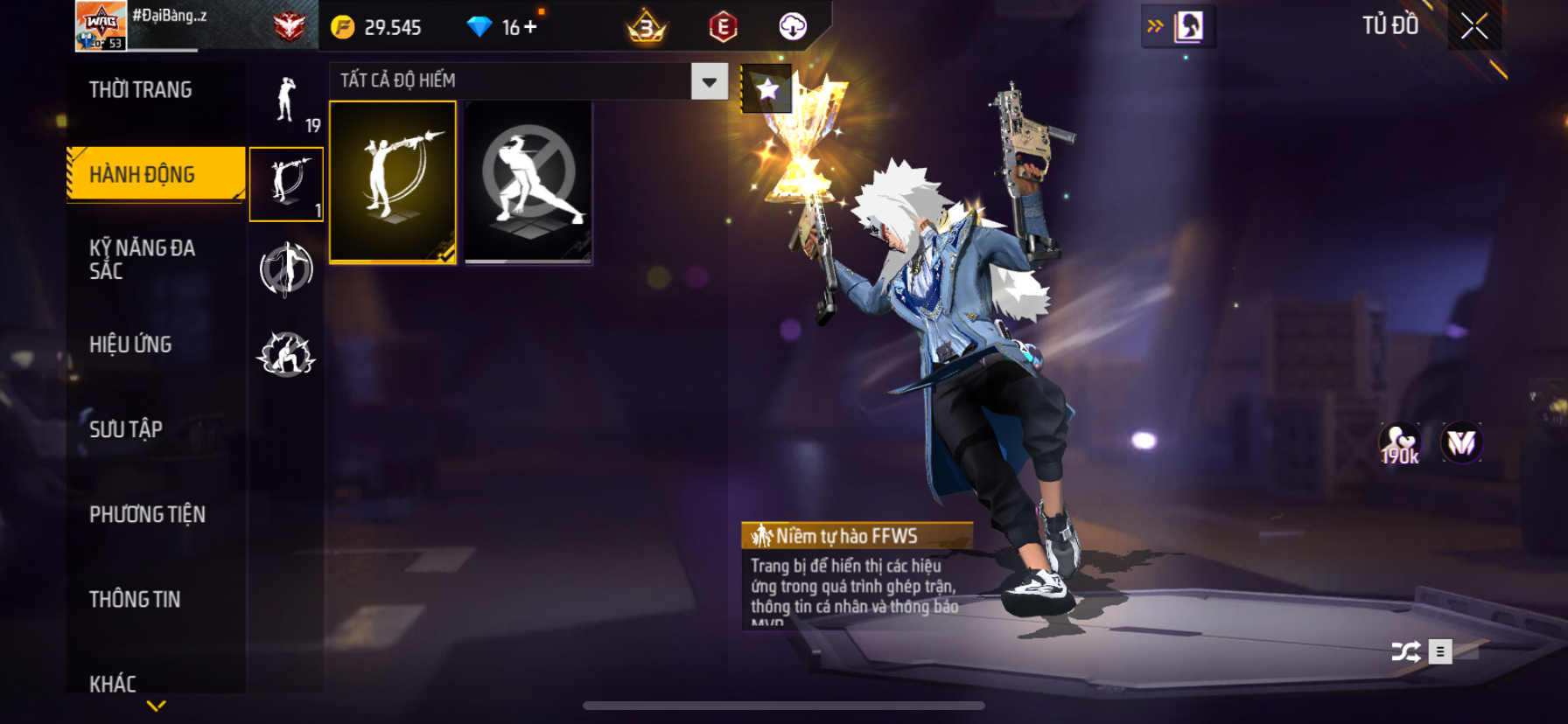Choose the crossed-out emote card
Image resolution: width=1568 pixels, height=724 pixels.
528,182
